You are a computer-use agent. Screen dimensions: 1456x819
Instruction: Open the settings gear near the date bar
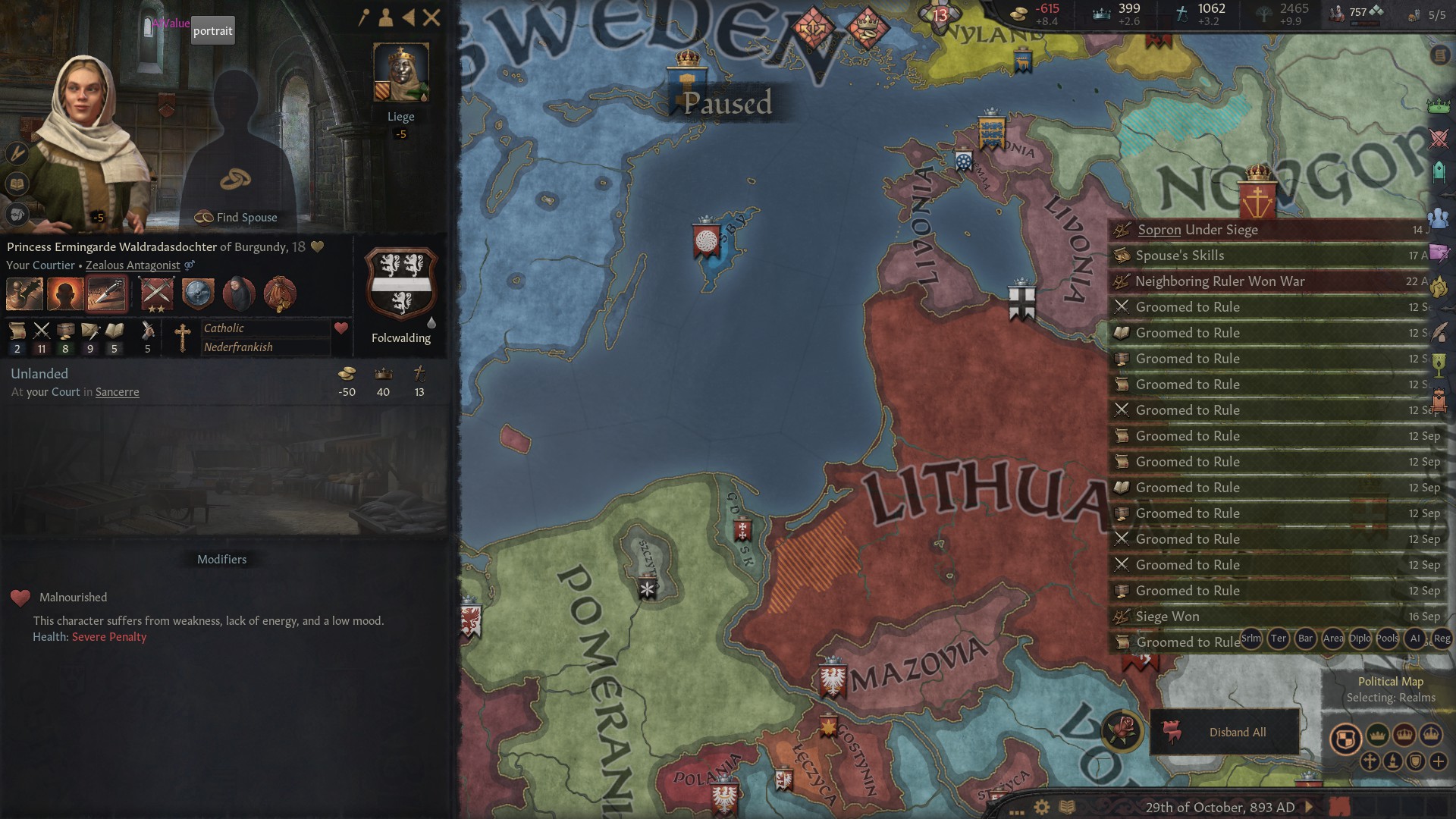click(1041, 806)
